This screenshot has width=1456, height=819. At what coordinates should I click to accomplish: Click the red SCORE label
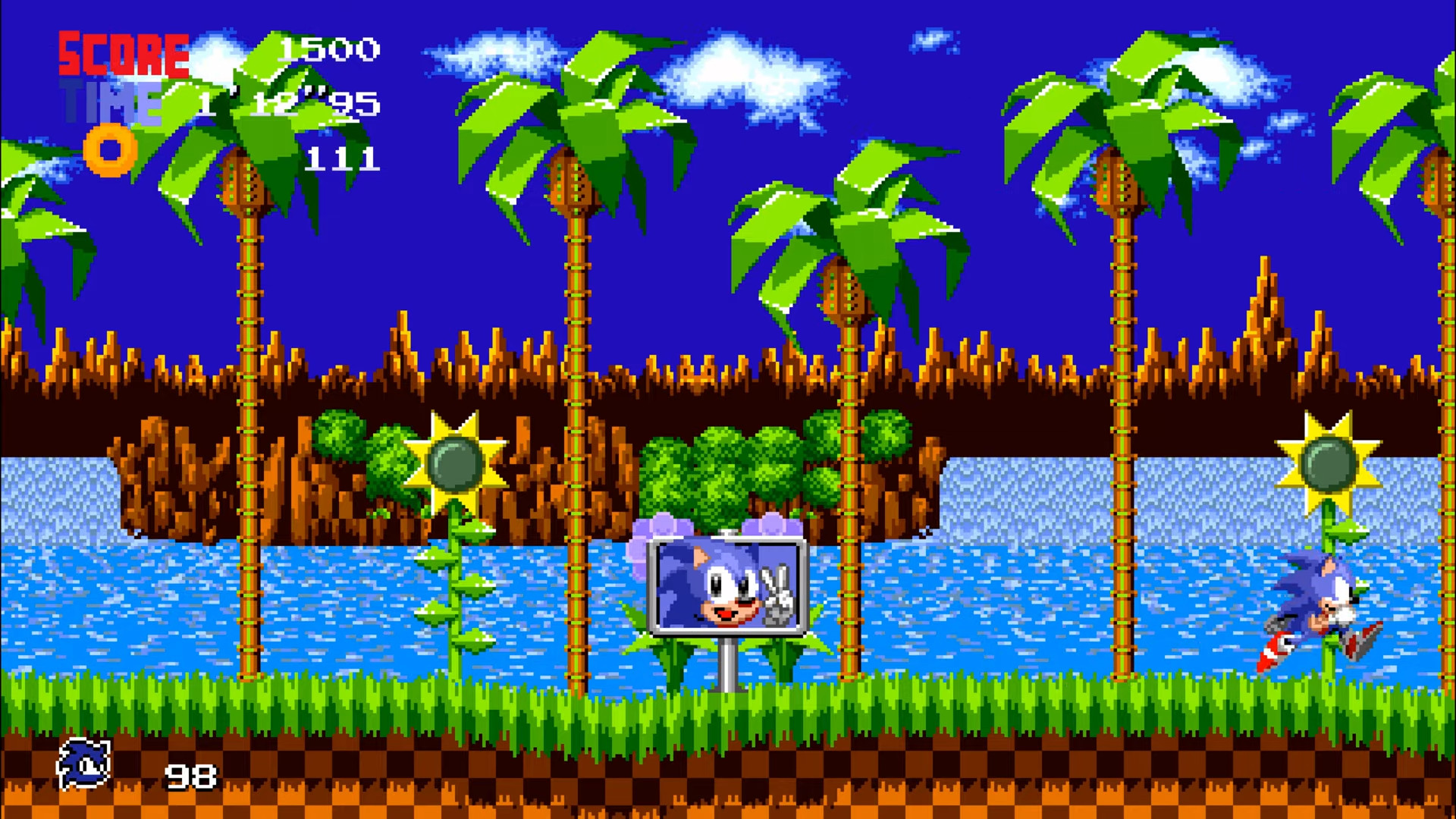point(124,55)
